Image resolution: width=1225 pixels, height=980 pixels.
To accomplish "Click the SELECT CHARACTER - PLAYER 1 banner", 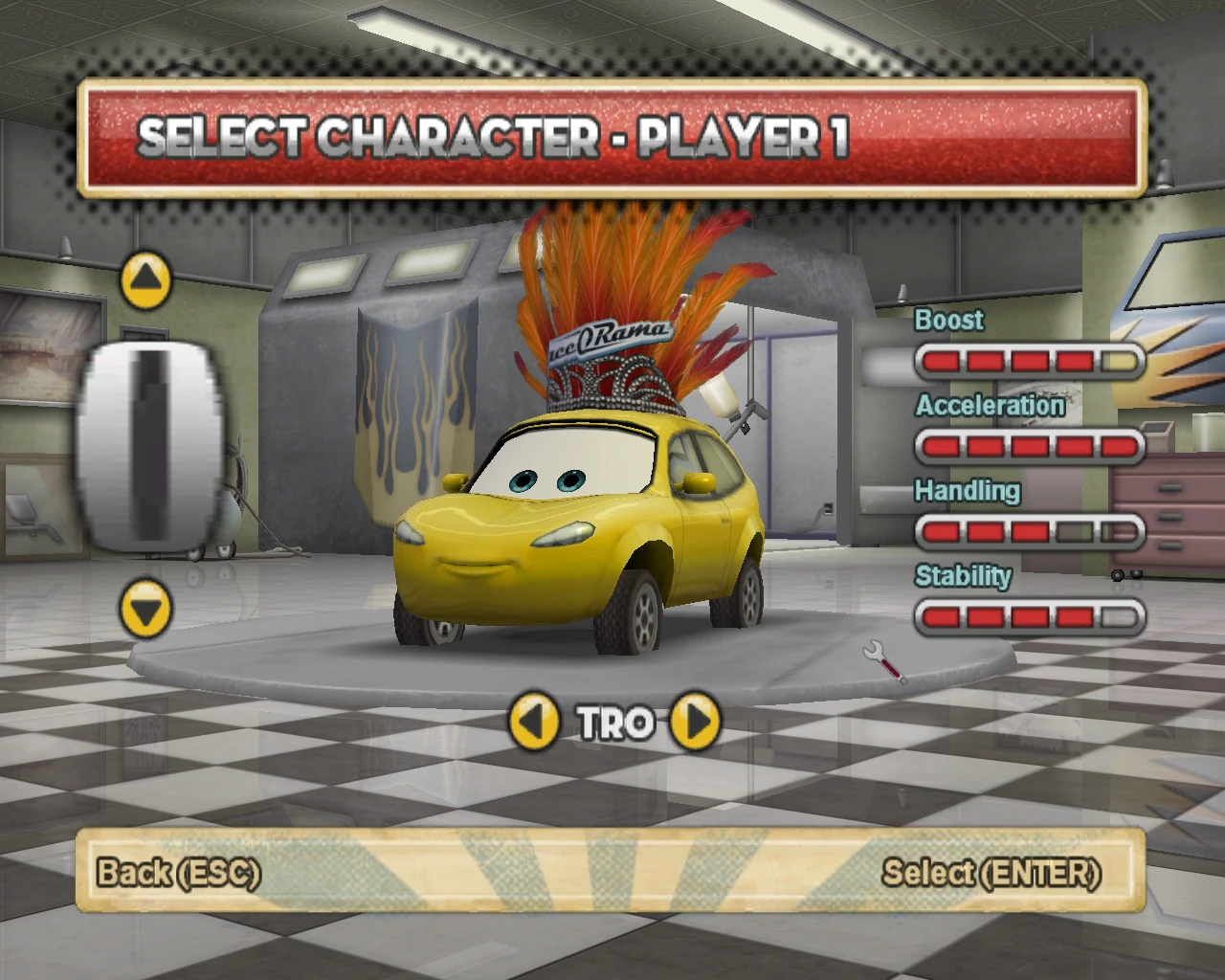I will pyautogui.click(x=612, y=141).
